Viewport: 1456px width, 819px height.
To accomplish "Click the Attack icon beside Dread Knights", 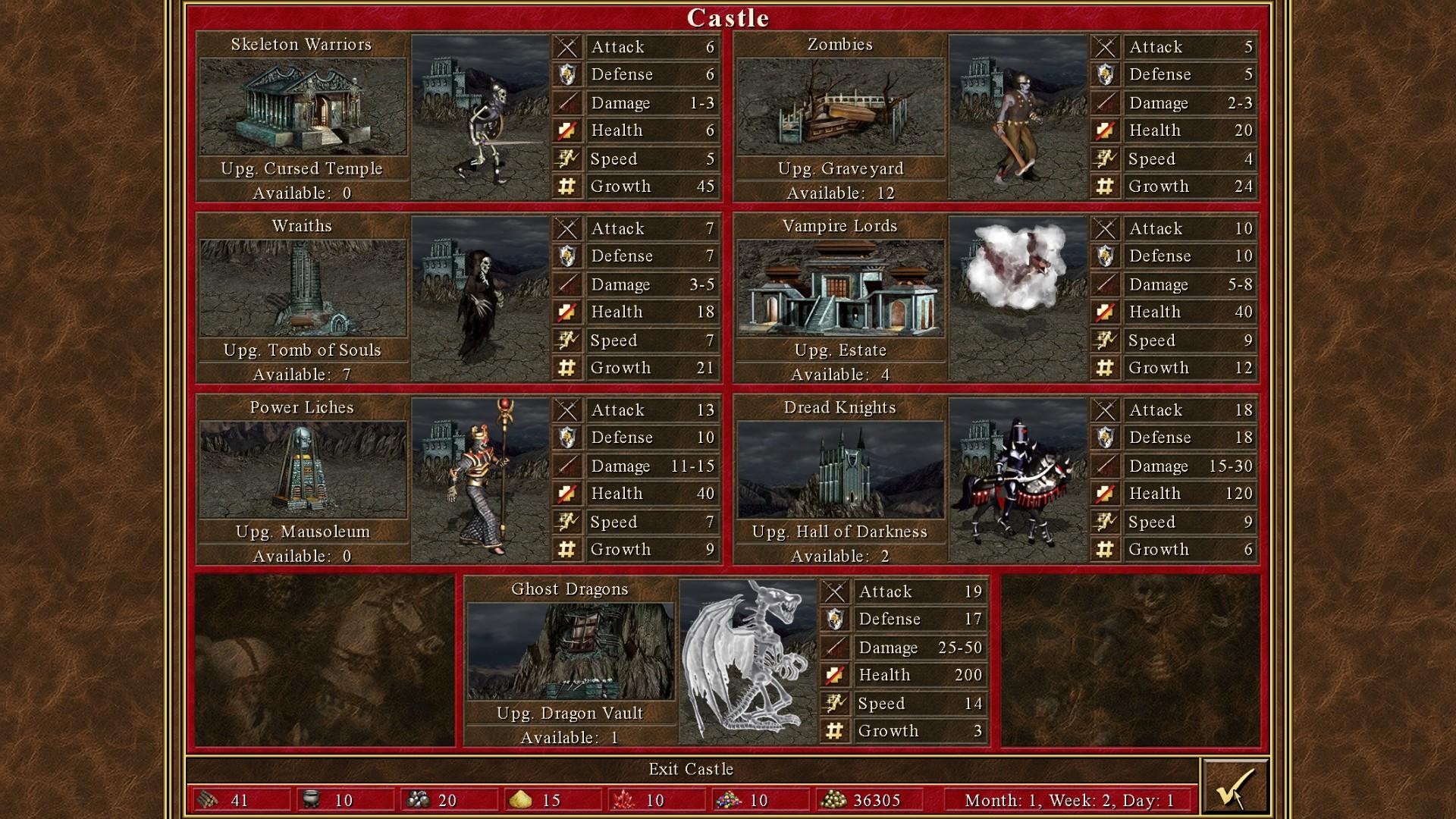I will click(1106, 409).
